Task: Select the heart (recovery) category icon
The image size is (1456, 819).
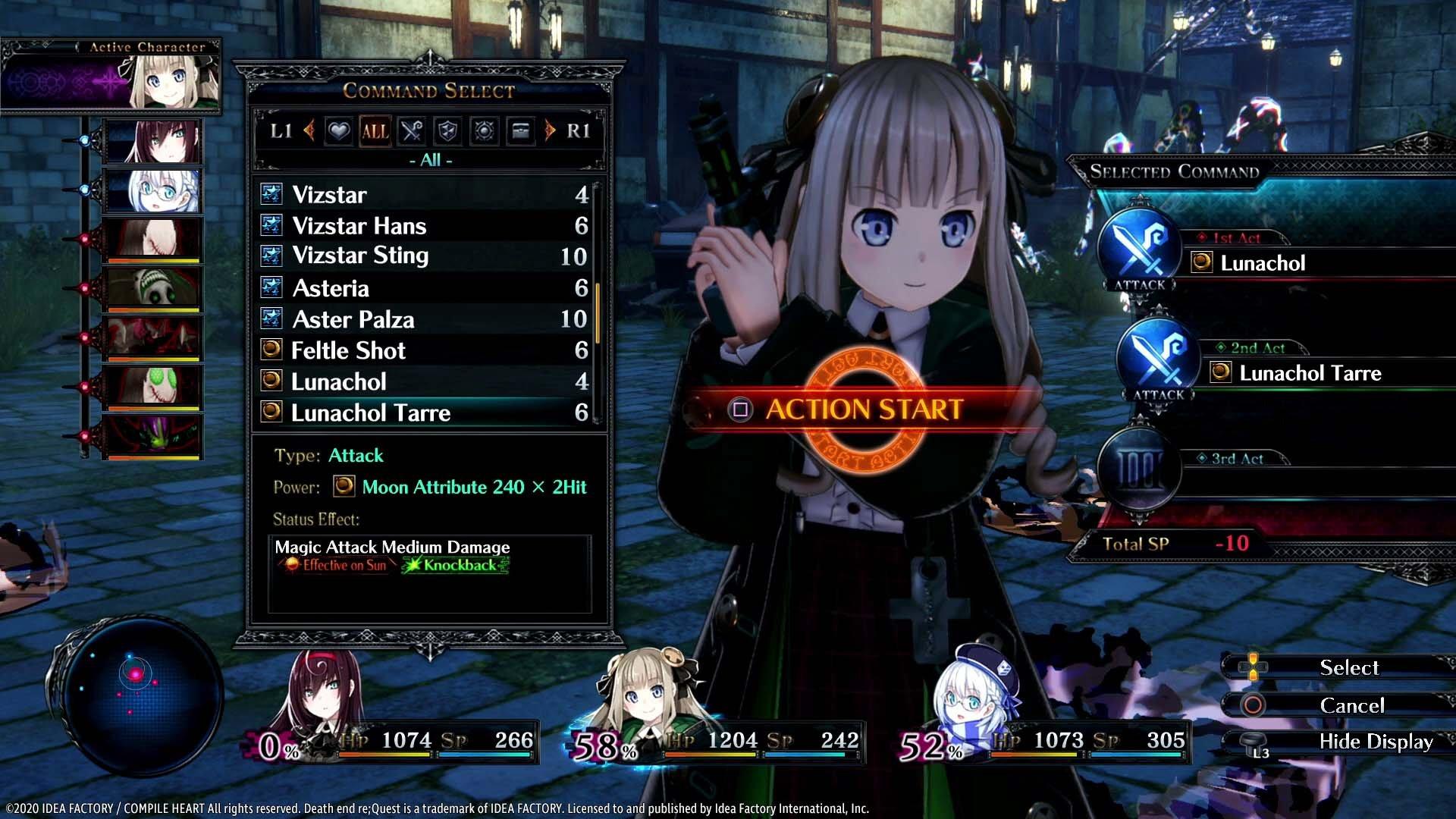Action: pyautogui.click(x=340, y=131)
